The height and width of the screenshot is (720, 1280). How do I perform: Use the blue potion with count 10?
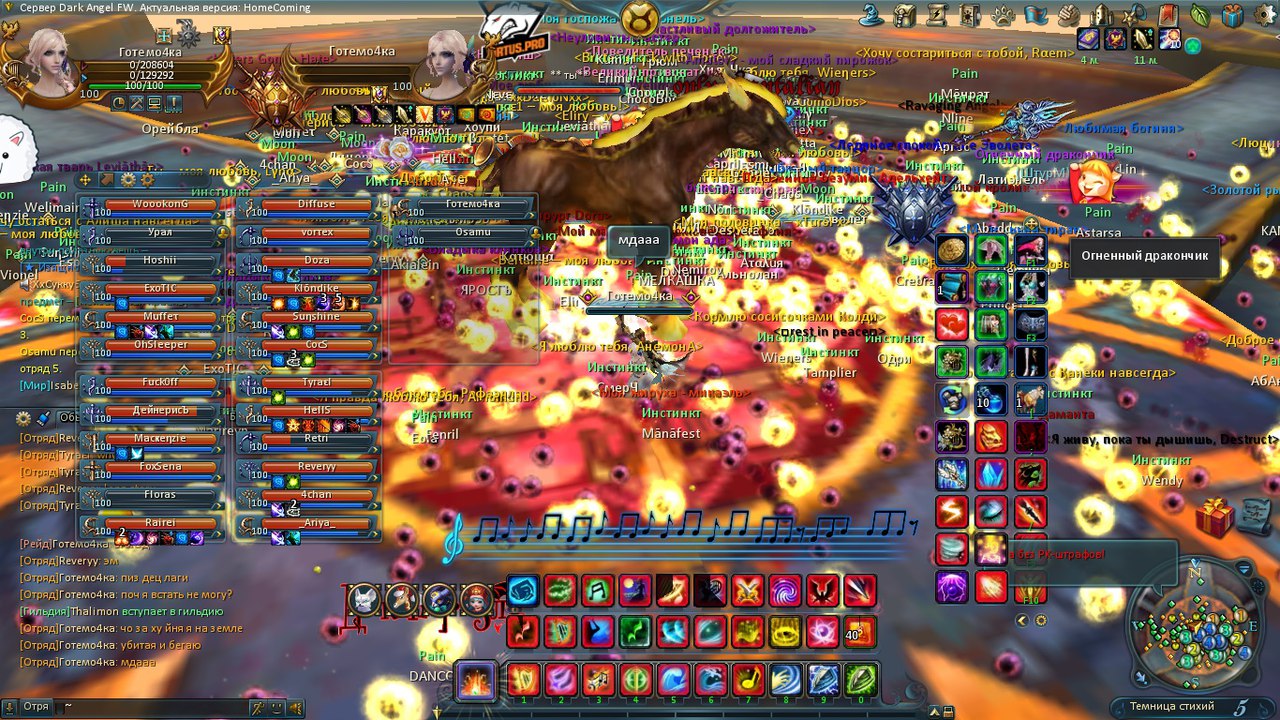pos(990,399)
